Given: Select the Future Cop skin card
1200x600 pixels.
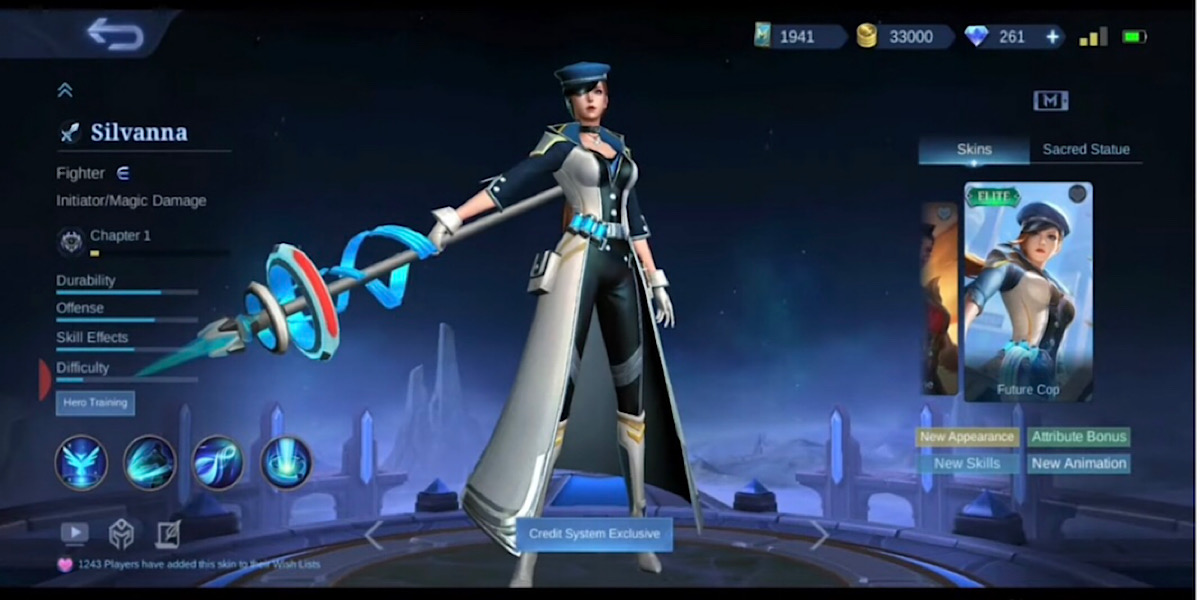Looking at the screenshot, I should tap(1028, 292).
